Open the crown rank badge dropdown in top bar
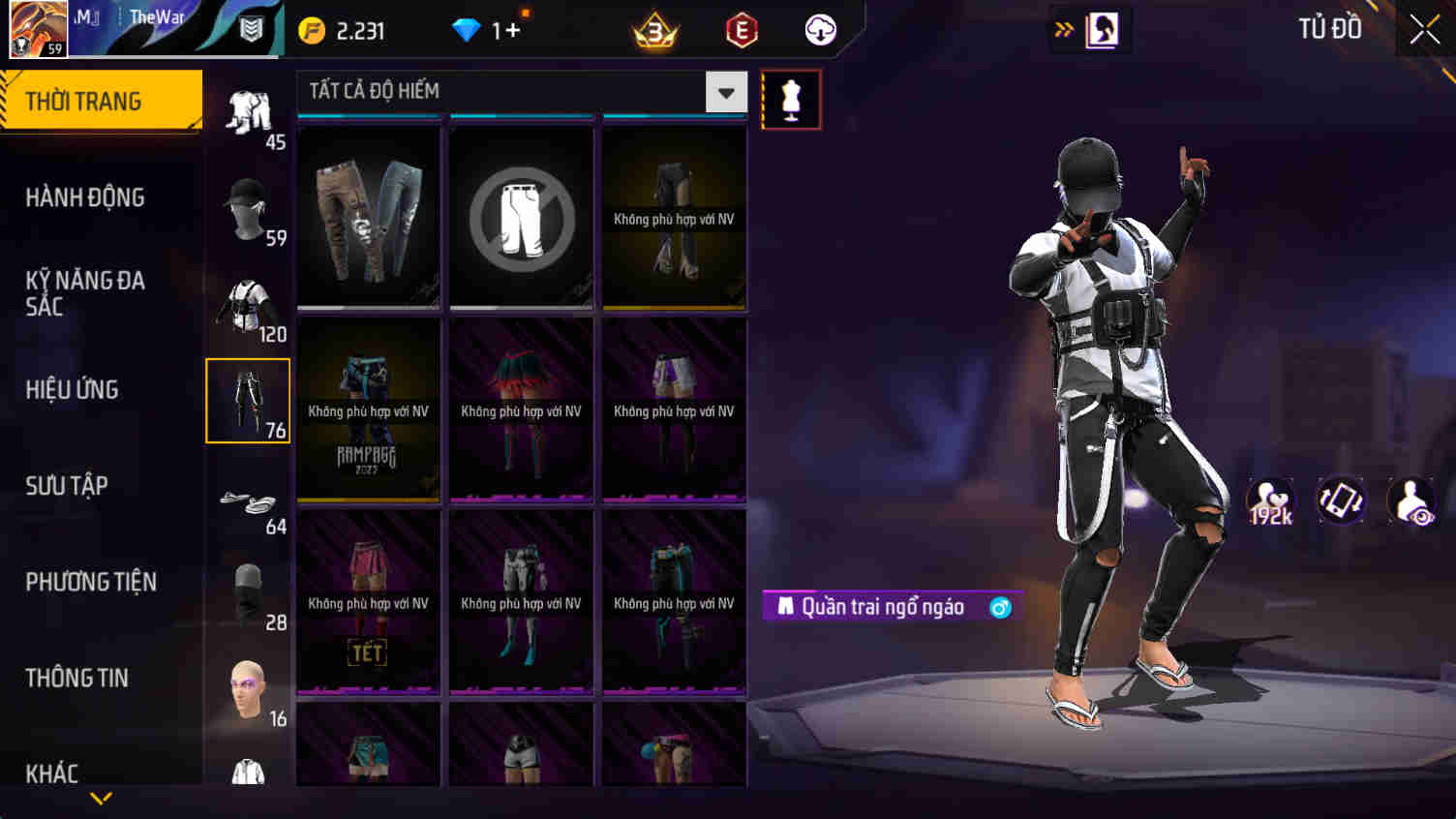The height and width of the screenshot is (819, 1456). tap(654, 29)
